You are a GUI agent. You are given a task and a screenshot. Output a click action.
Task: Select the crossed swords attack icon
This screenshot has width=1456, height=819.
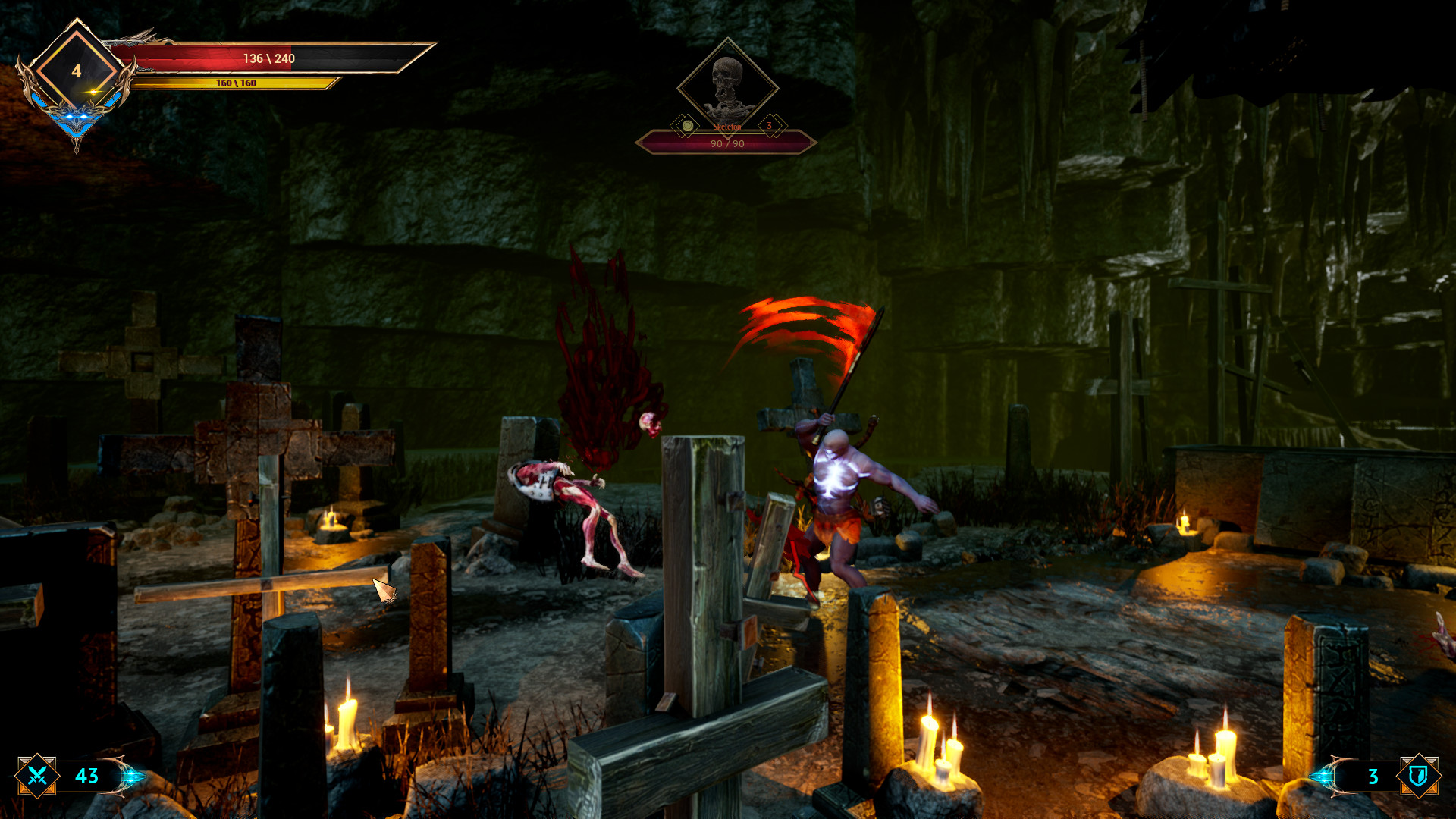[x=36, y=776]
